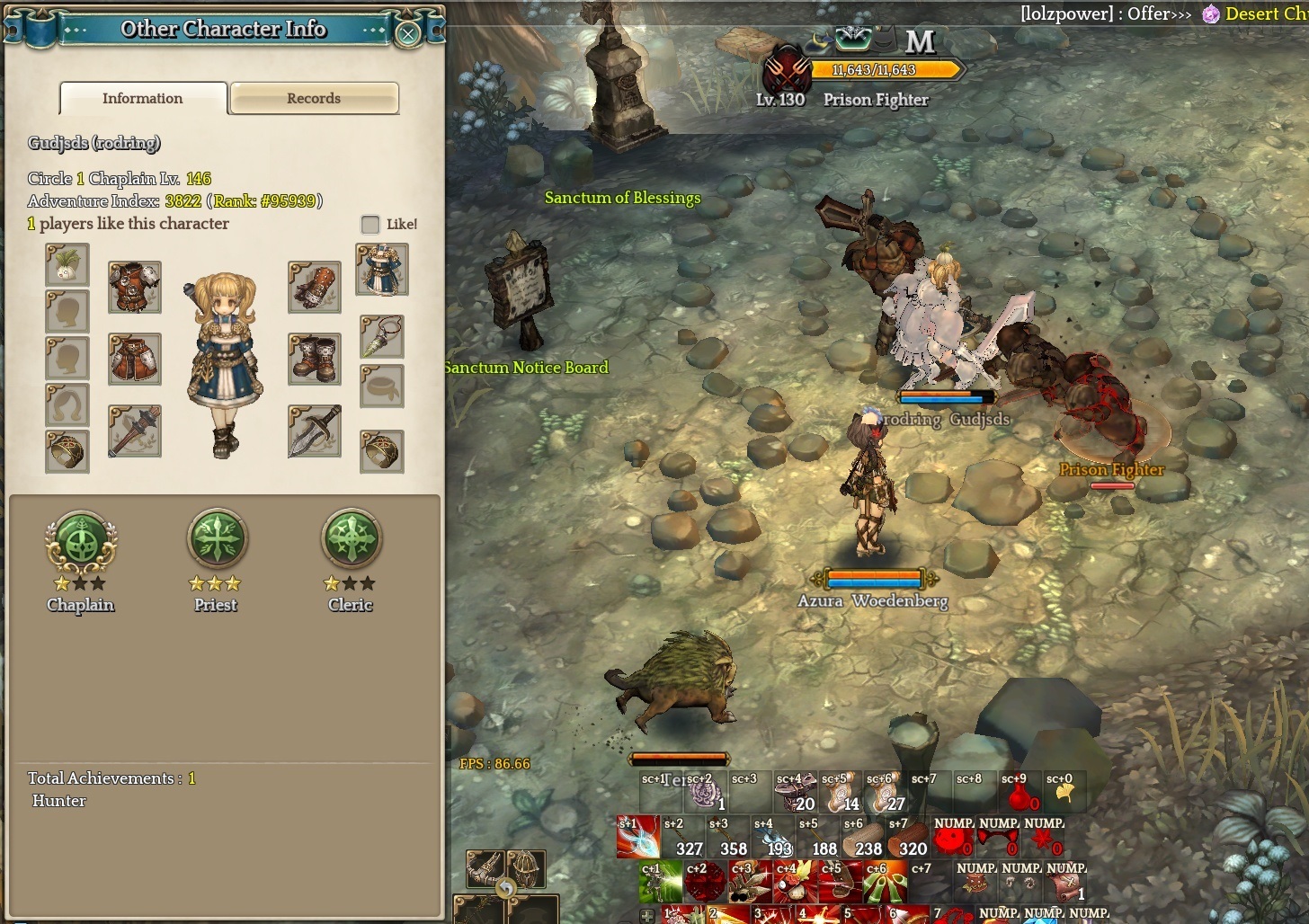Click the Priest class emblem
The height and width of the screenshot is (924, 1309).
click(x=217, y=539)
